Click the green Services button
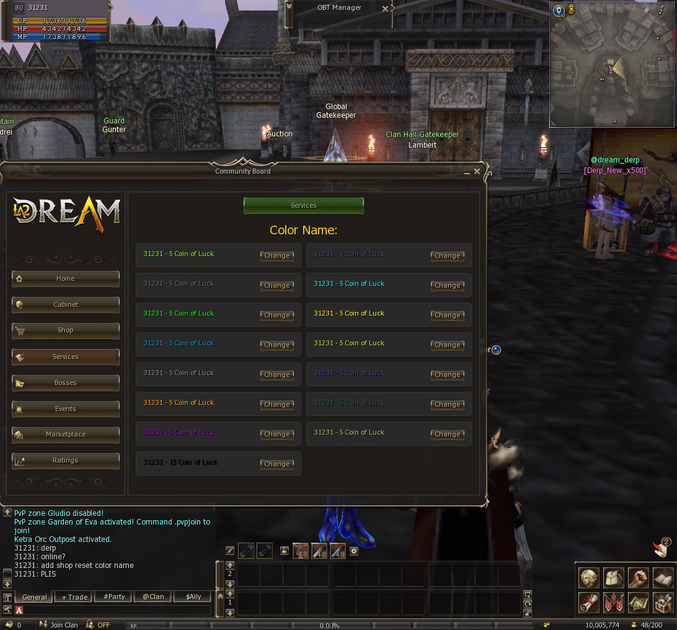 [303, 206]
